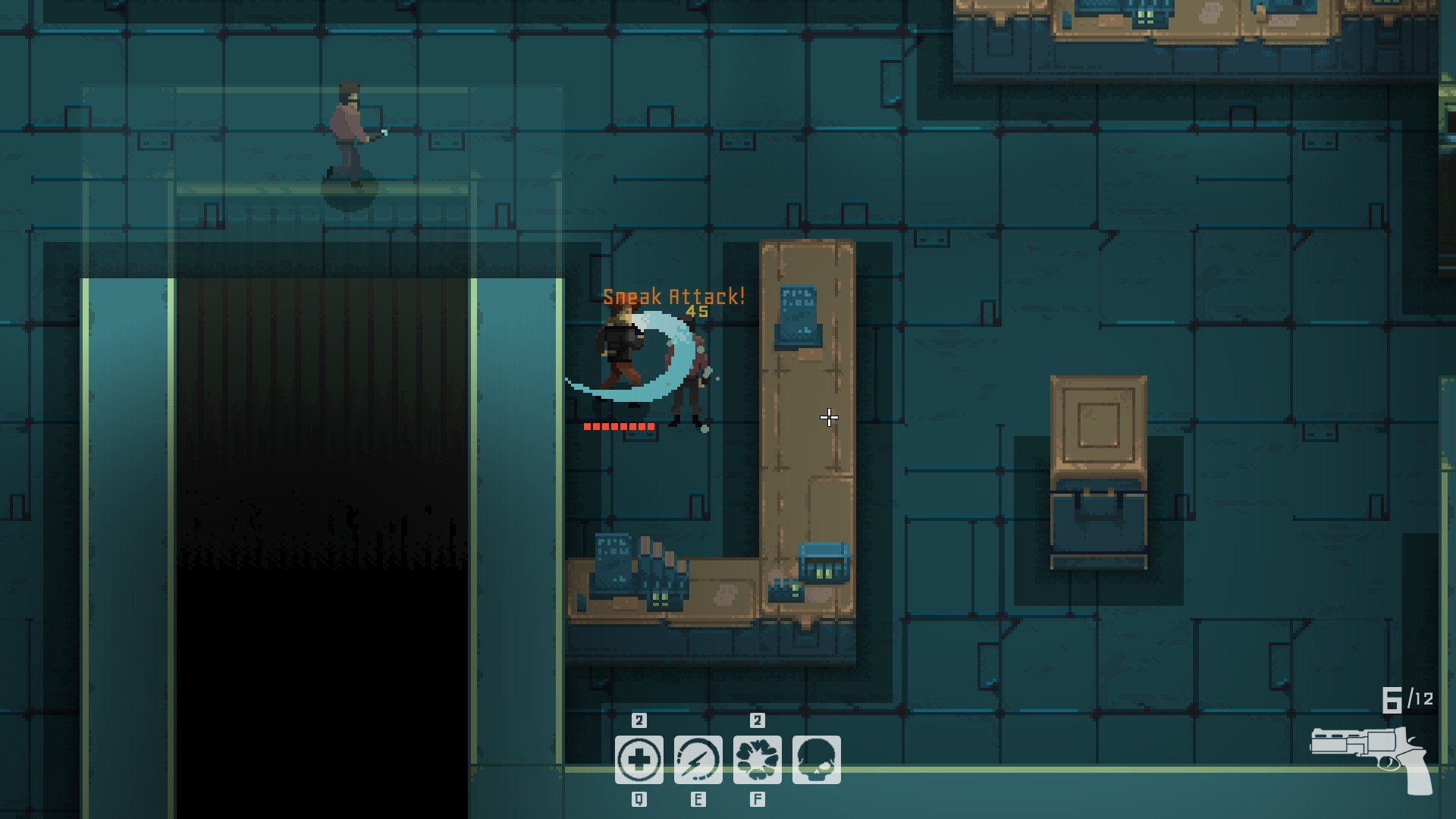This screenshot has height=819, width=1456.
Task: Click the enemy's red health bar
Action: coord(620,426)
